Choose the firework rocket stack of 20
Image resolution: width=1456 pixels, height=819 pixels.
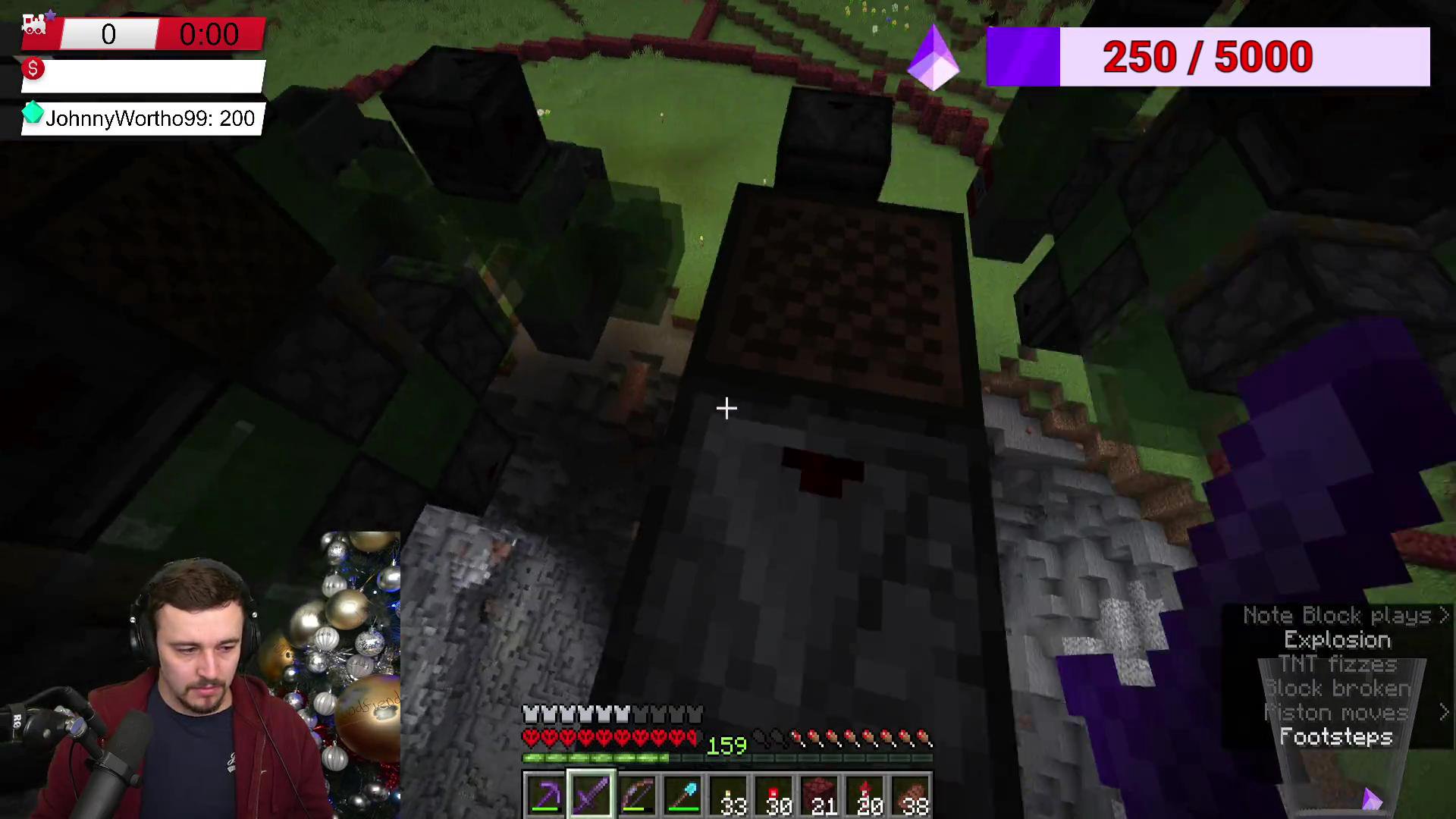tap(865, 795)
